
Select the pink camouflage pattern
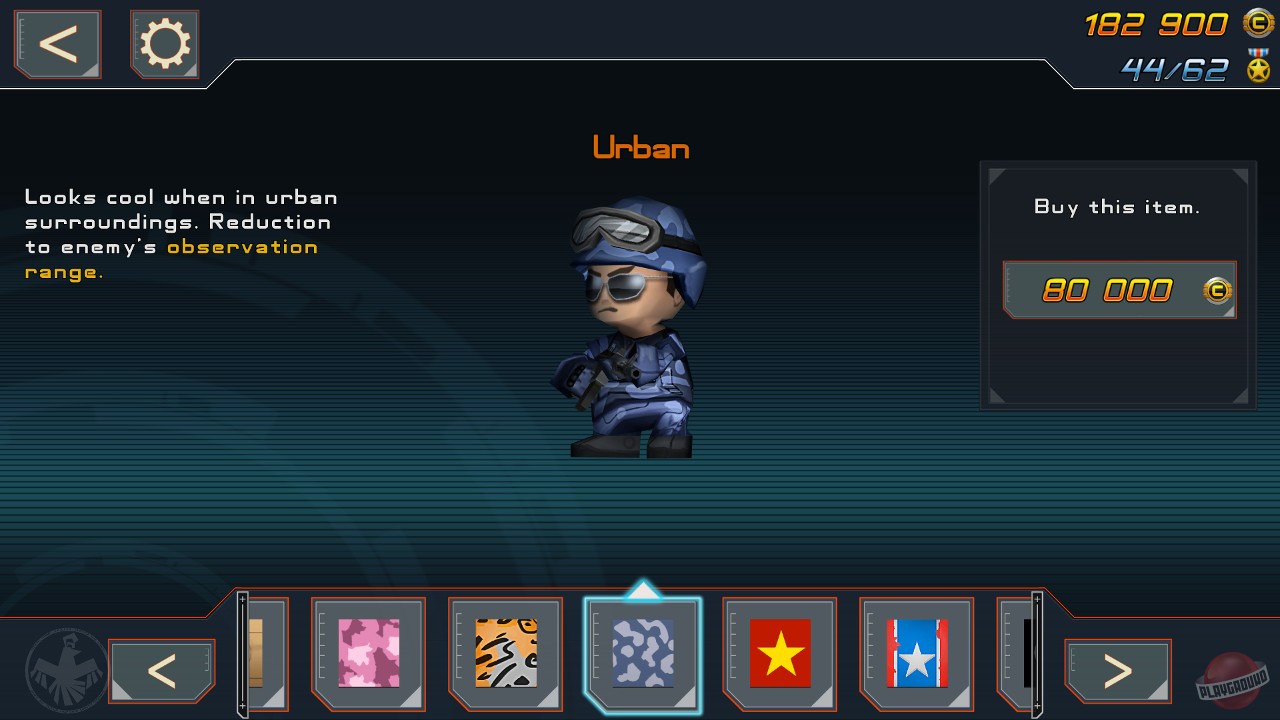click(368, 655)
